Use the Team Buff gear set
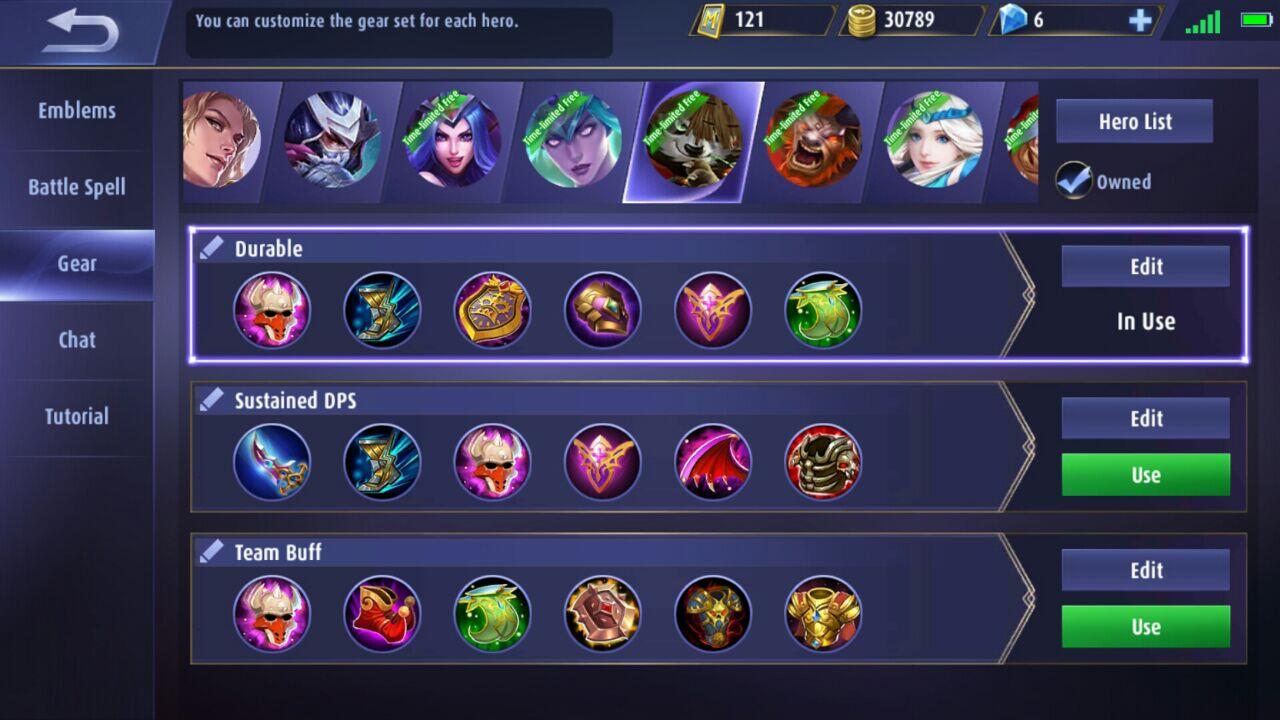Screen dimensions: 1280x720 pyautogui.click(x=1146, y=627)
